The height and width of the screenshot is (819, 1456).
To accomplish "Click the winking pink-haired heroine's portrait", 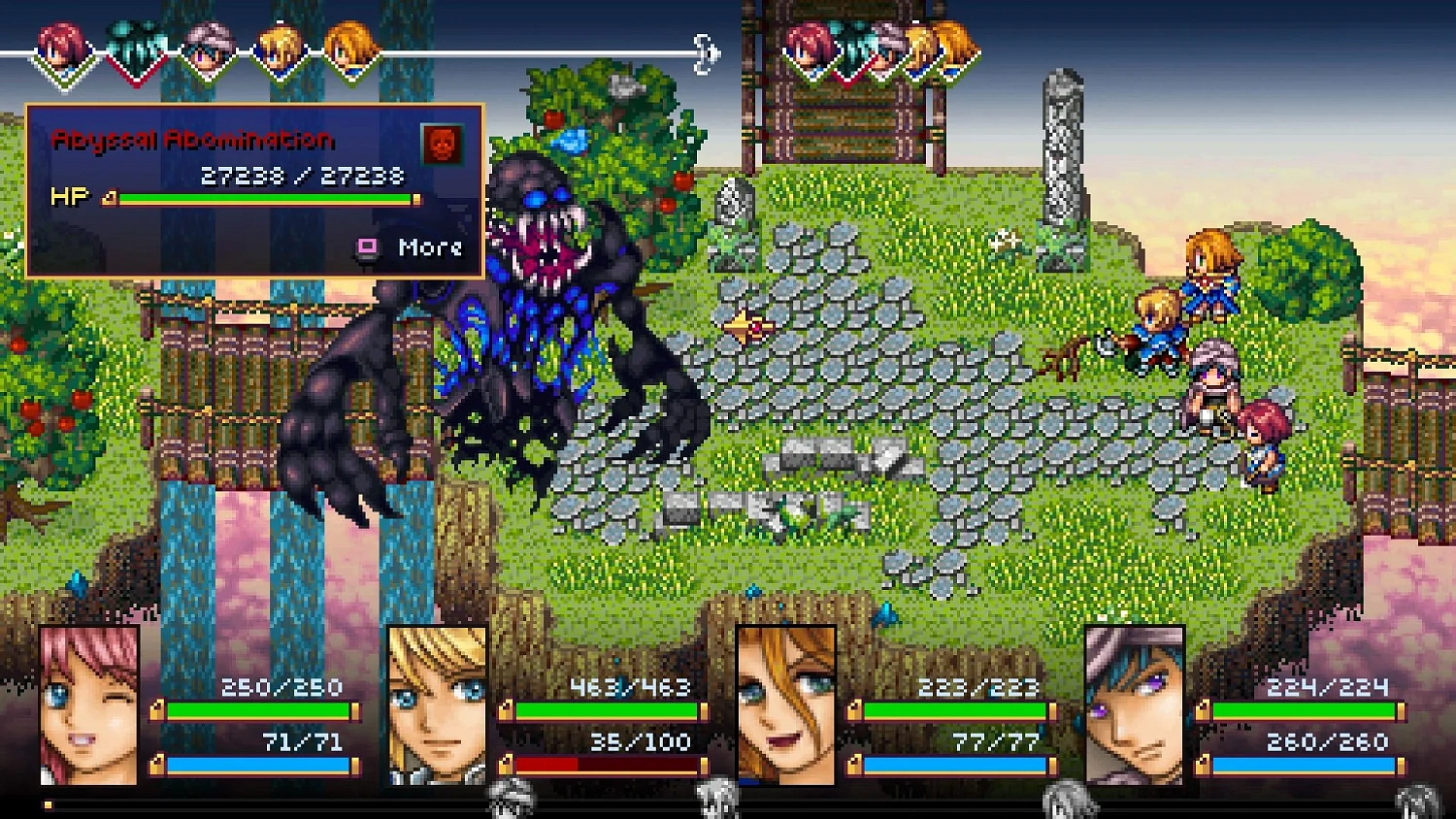I will click(85, 704).
